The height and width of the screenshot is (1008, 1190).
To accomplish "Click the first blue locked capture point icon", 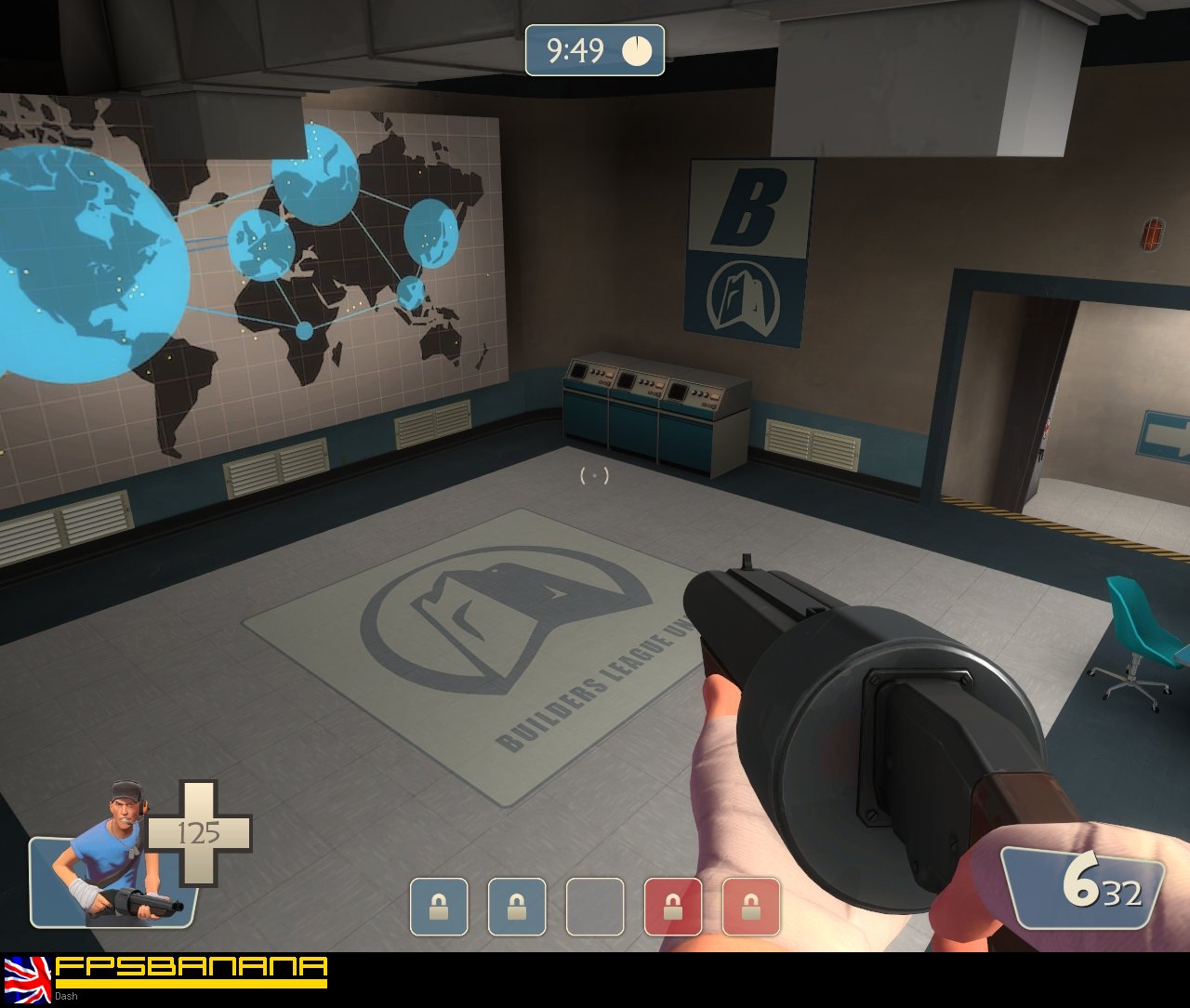I will (x=437, y=908).
